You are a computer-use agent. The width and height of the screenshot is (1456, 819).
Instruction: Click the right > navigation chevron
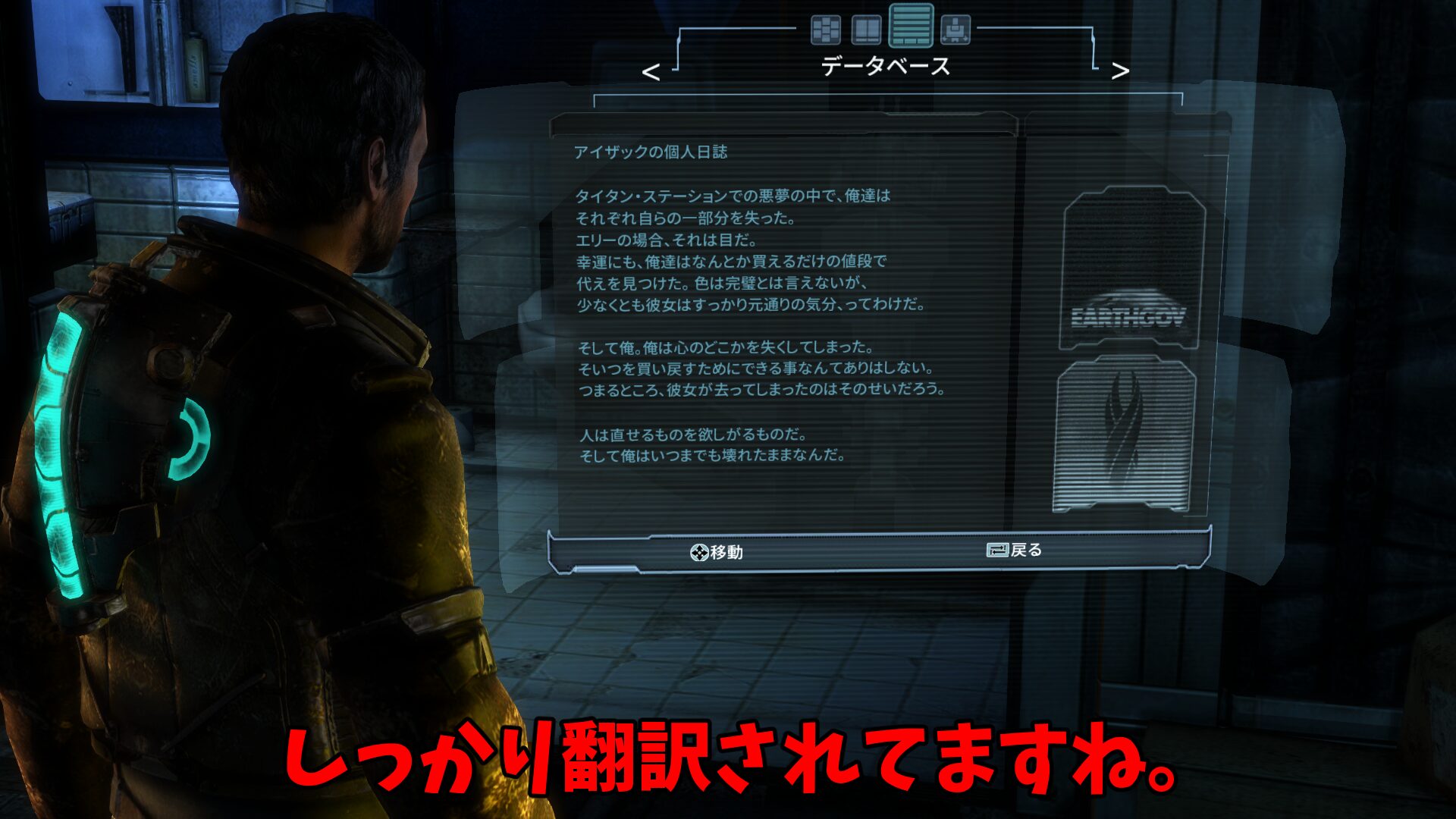pos(1119,72)
